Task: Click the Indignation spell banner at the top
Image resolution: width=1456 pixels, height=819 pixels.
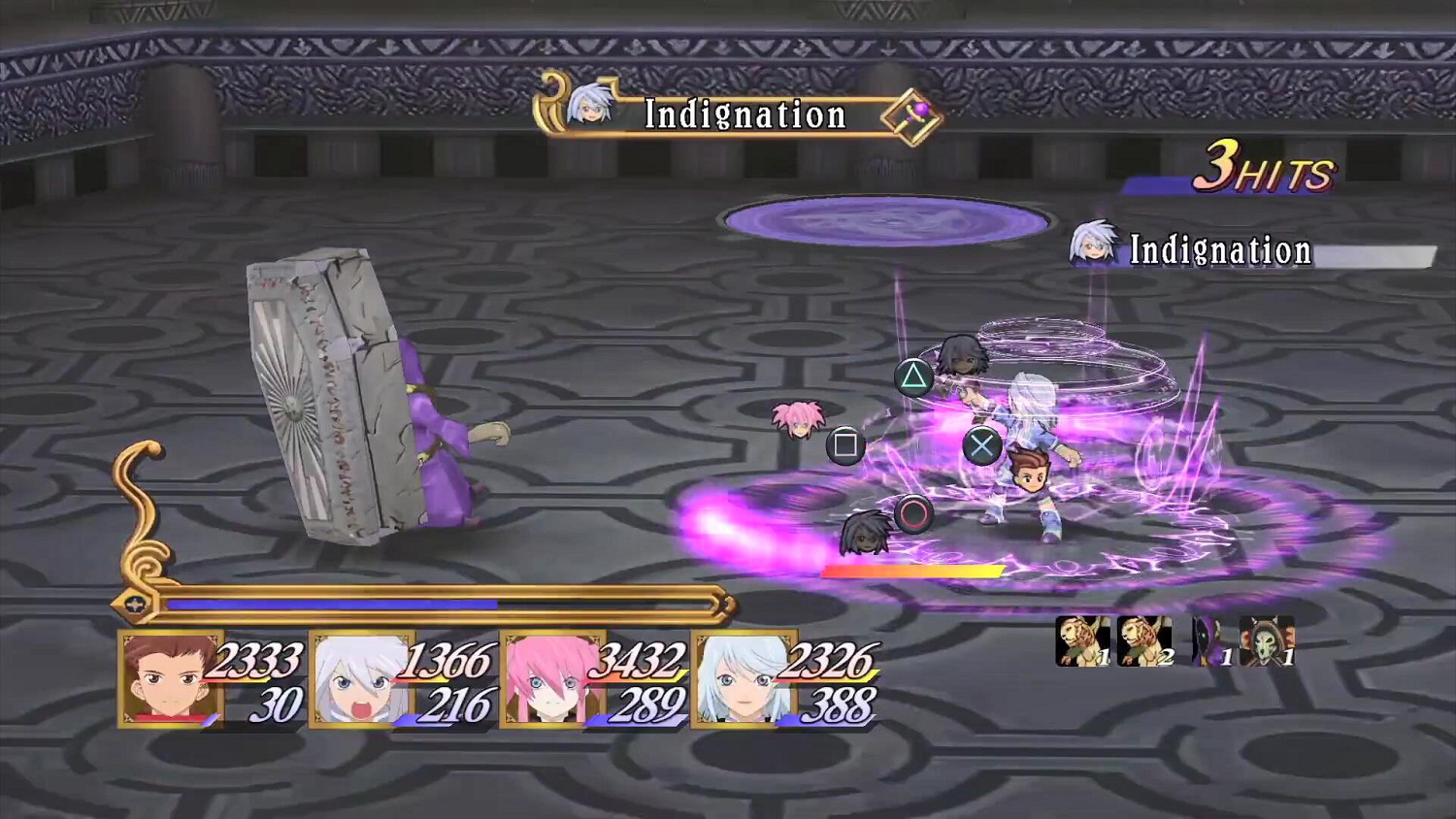Action: (x=744, y=115)
